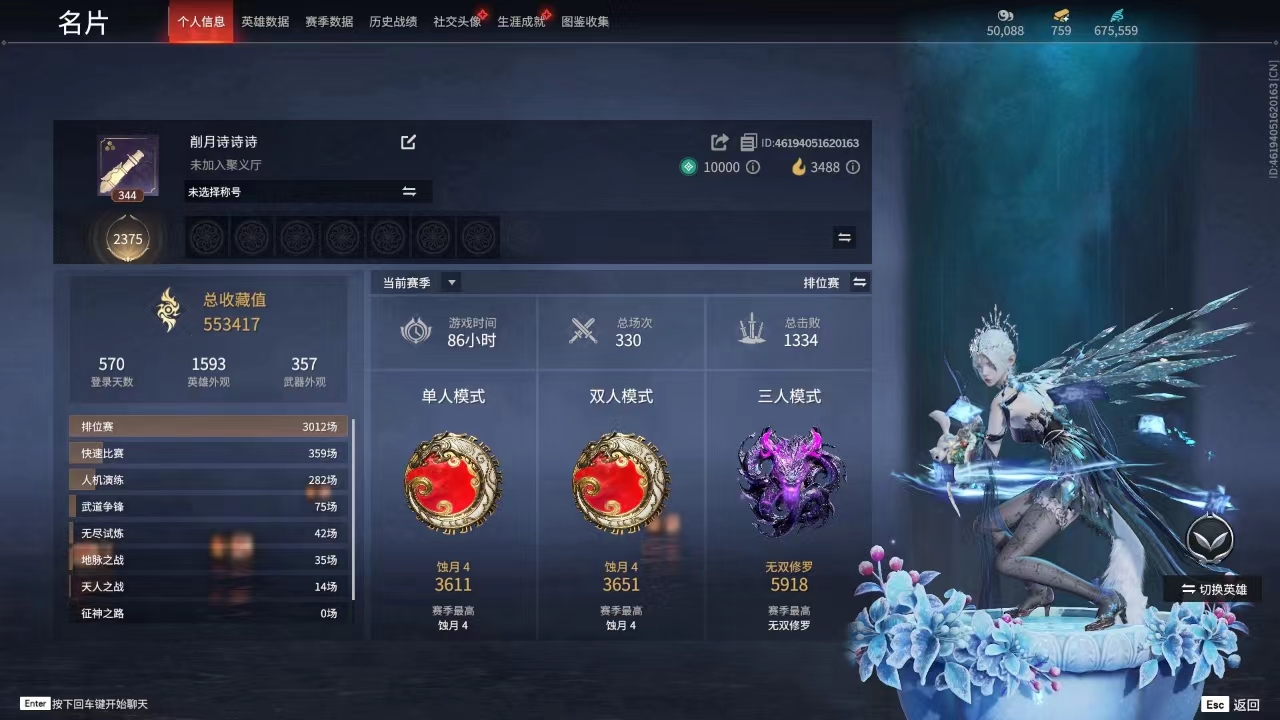Viewport: 1280px width, 720px height.
Task: Open the name edit pencil icon
Action: (x=408, y=142)
